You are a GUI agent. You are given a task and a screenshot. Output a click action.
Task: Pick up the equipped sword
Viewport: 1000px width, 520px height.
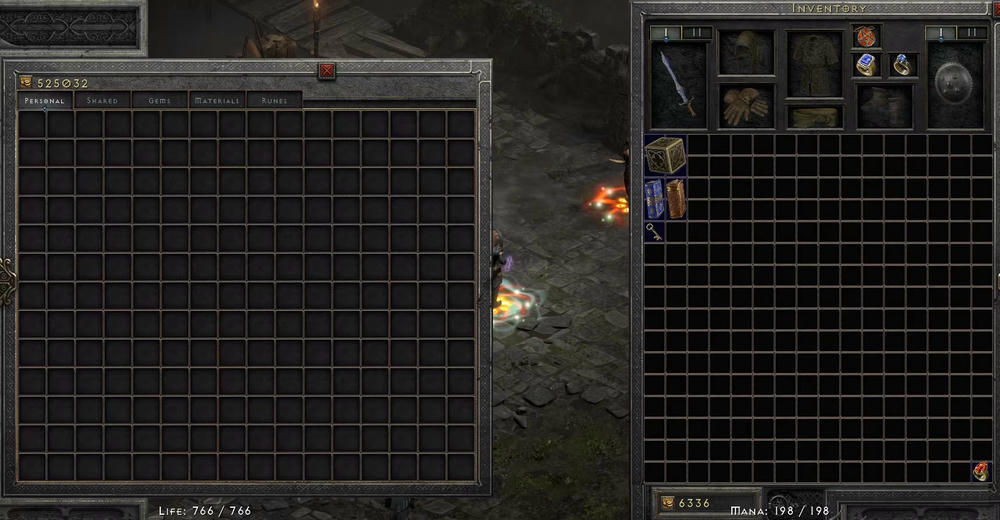point(678,86)
